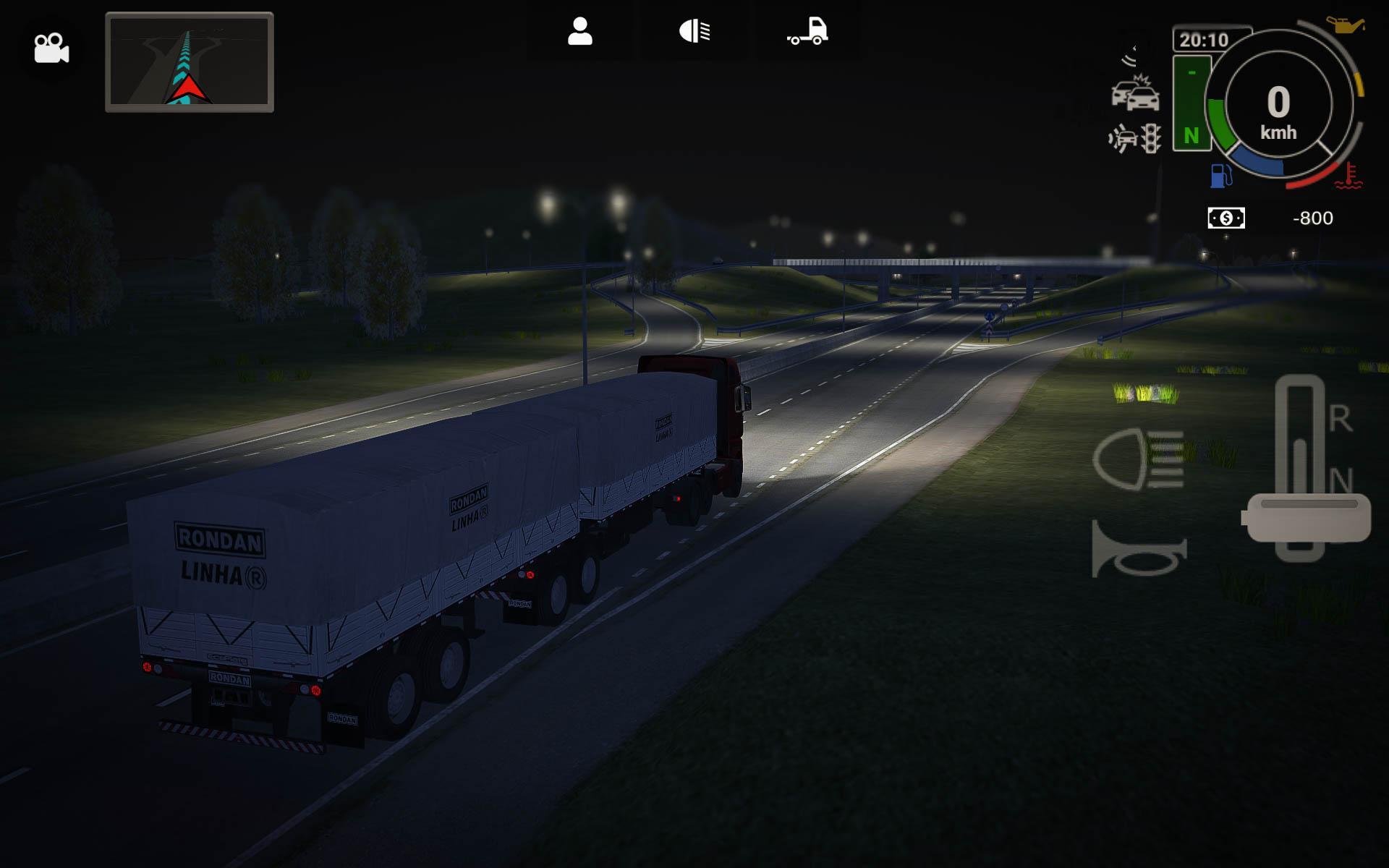Click the passenger pickup icon
Screen dimensions: 1389x868
579,30
